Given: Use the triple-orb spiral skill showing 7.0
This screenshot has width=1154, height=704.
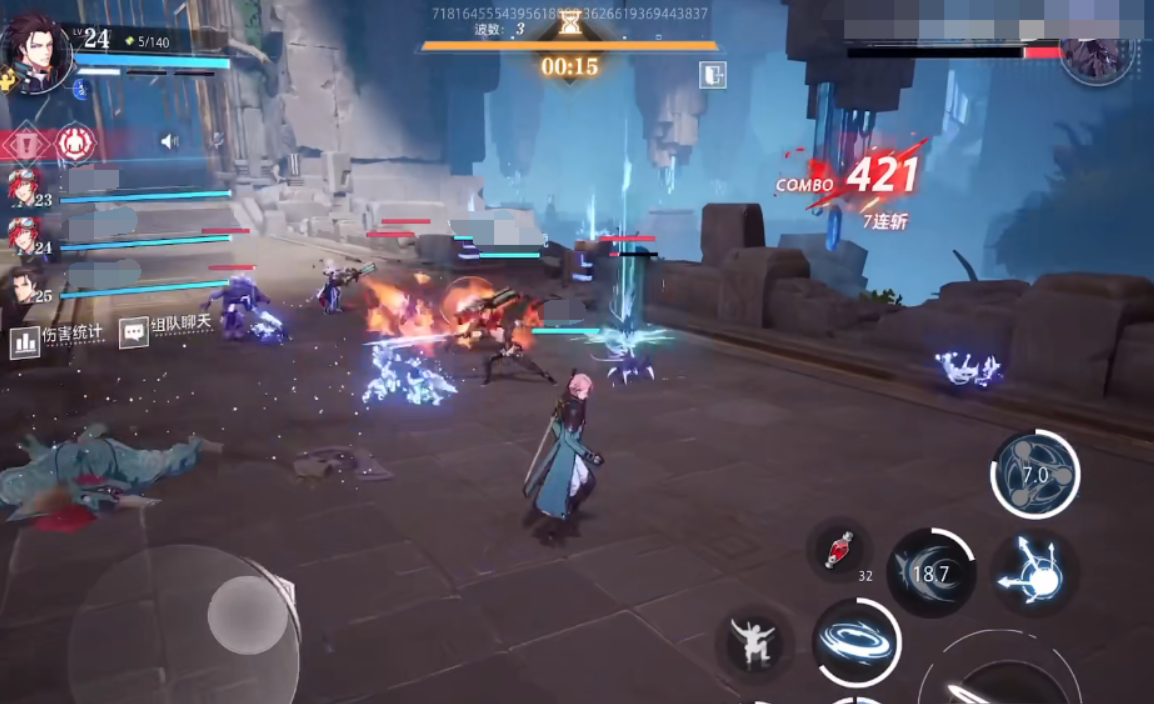Looking at the screenshot, I should [1035, 474].
